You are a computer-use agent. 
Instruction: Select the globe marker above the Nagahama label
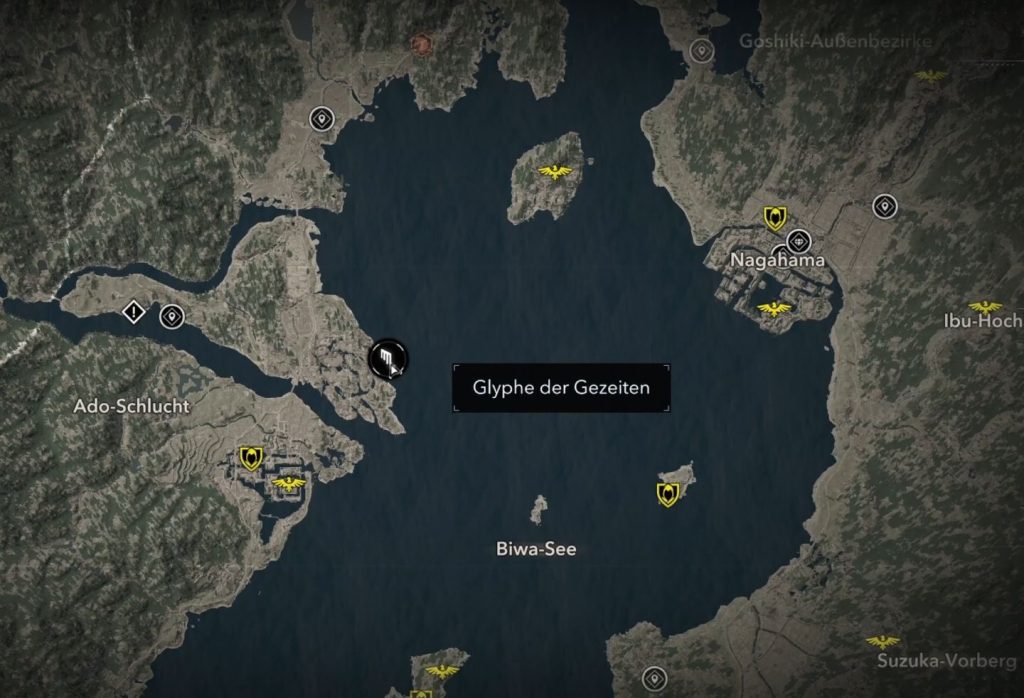click(x=798, y=241)
